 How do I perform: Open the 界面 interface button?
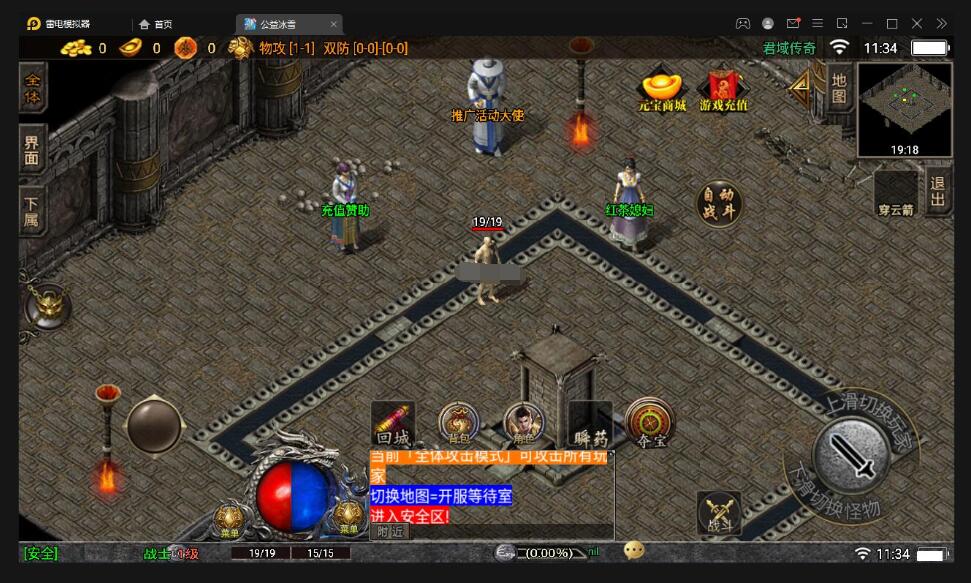[x=32, y=151]
